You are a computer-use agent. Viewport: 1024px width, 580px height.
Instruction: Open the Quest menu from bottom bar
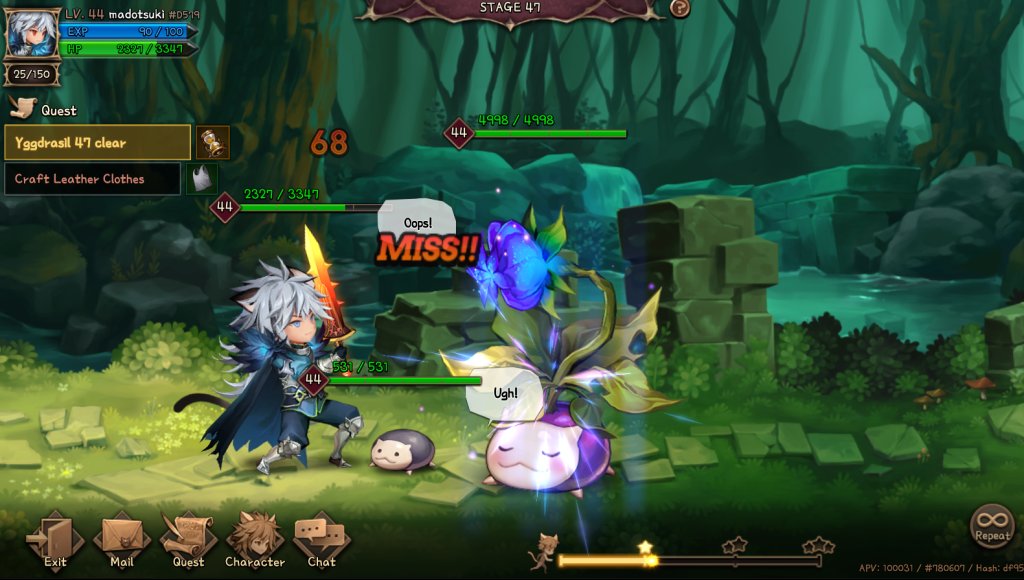click(188, 540)
